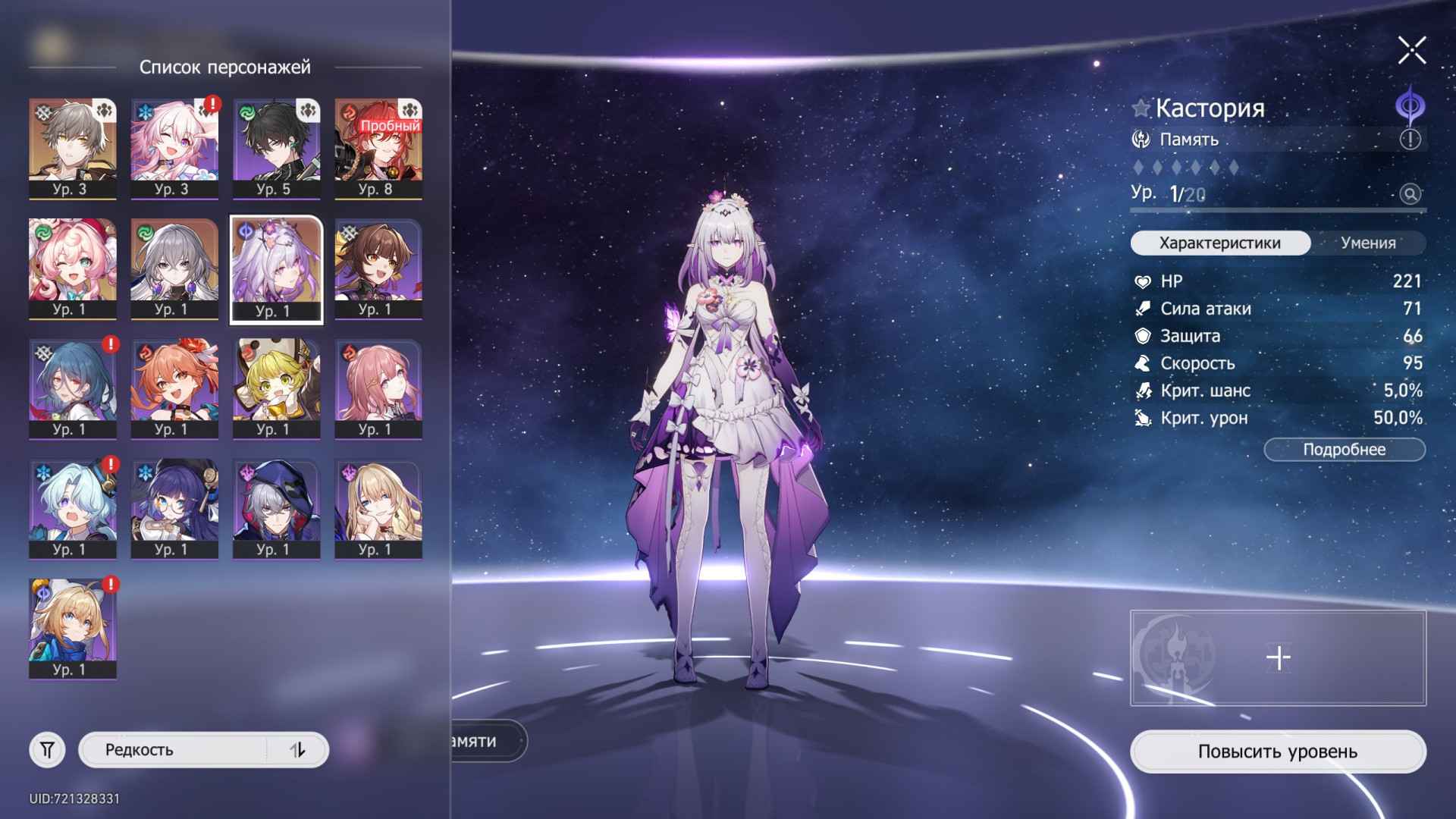Open the Редкость sort dropdown
1456x819 pixels.
click(174, 750)
